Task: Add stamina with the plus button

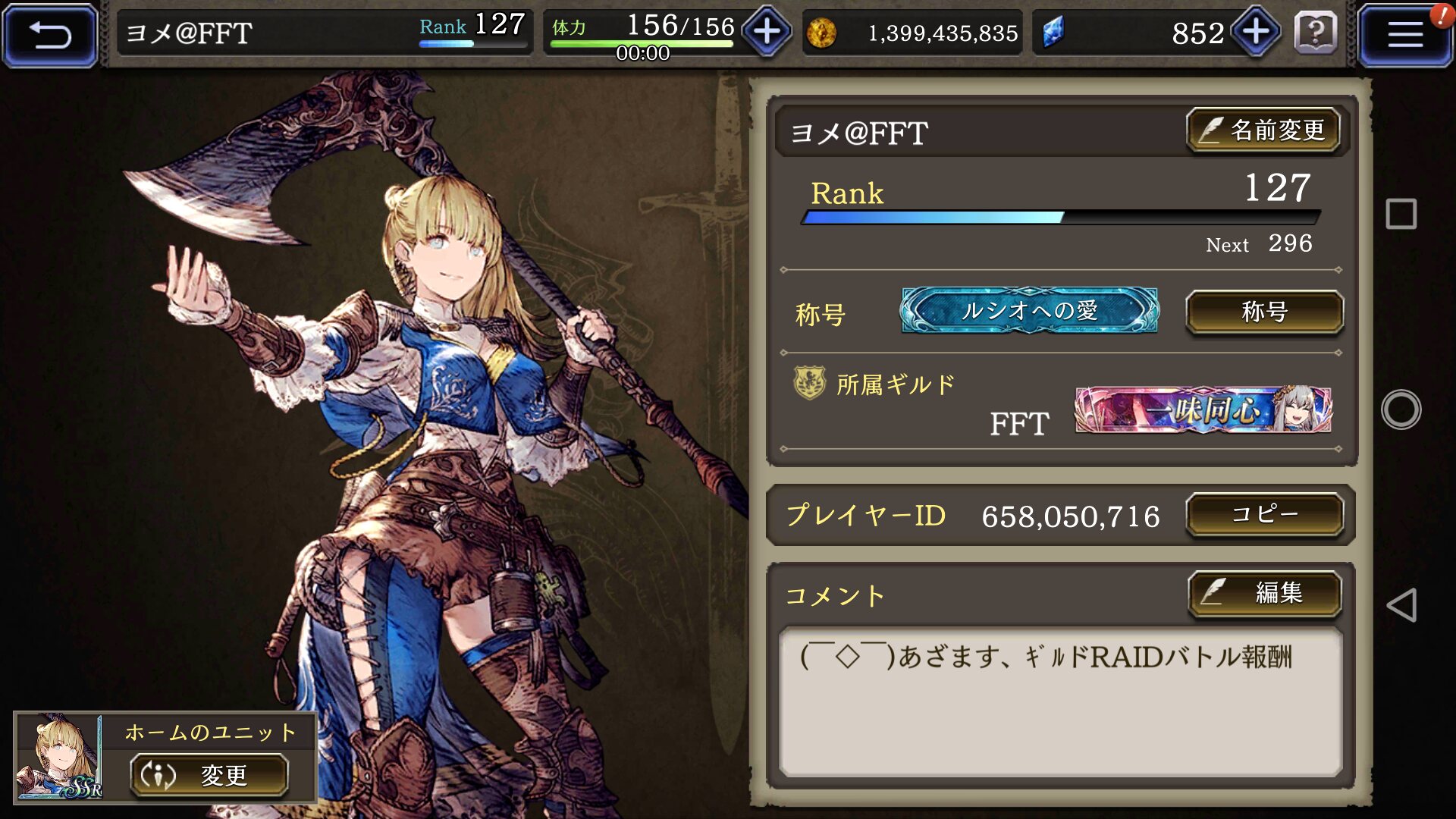Action: point(767,32)
